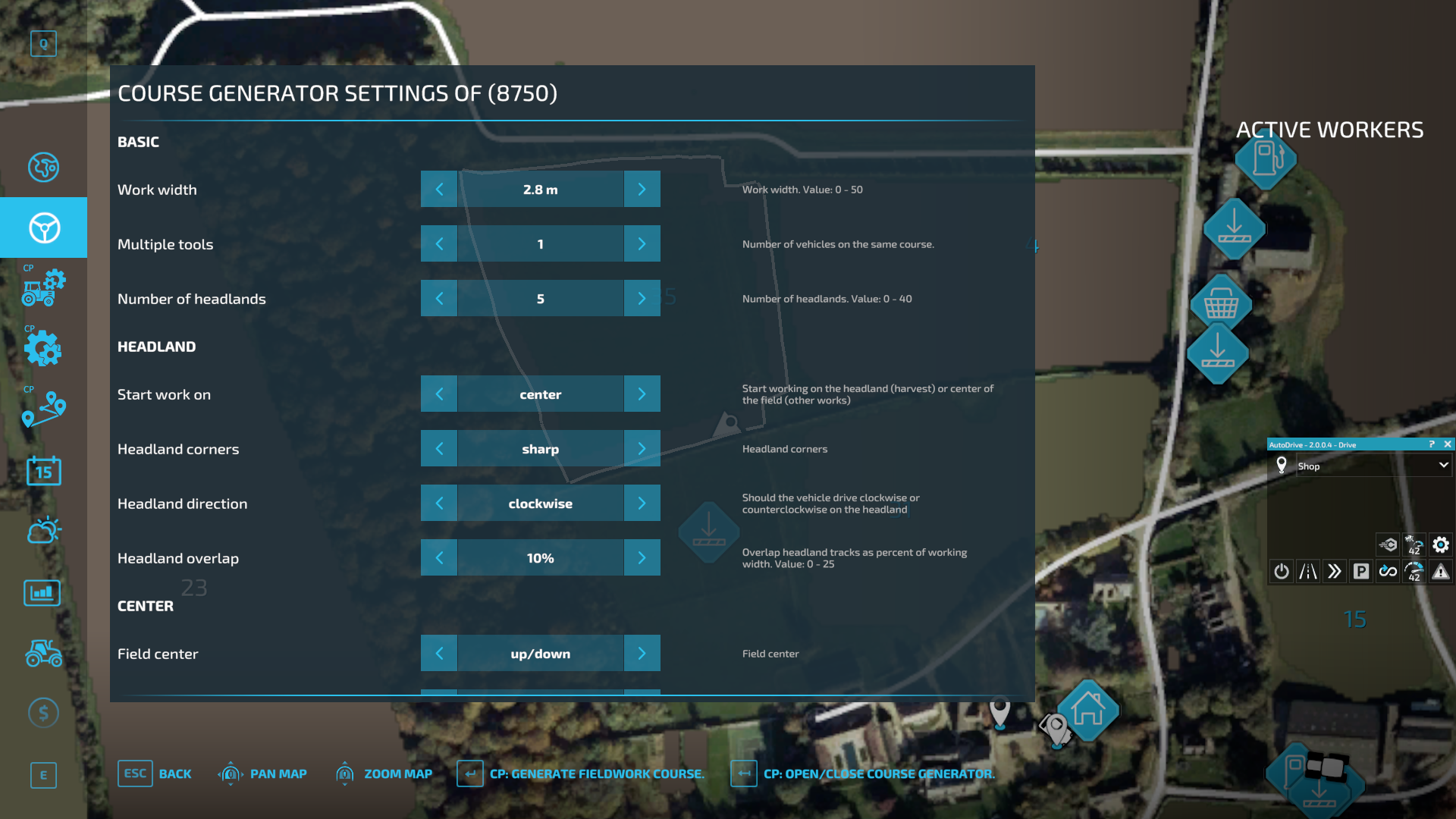Toggle AutoDrive loop route mode
Screen dimensions: 1456x819
(x=1388, y=571)
